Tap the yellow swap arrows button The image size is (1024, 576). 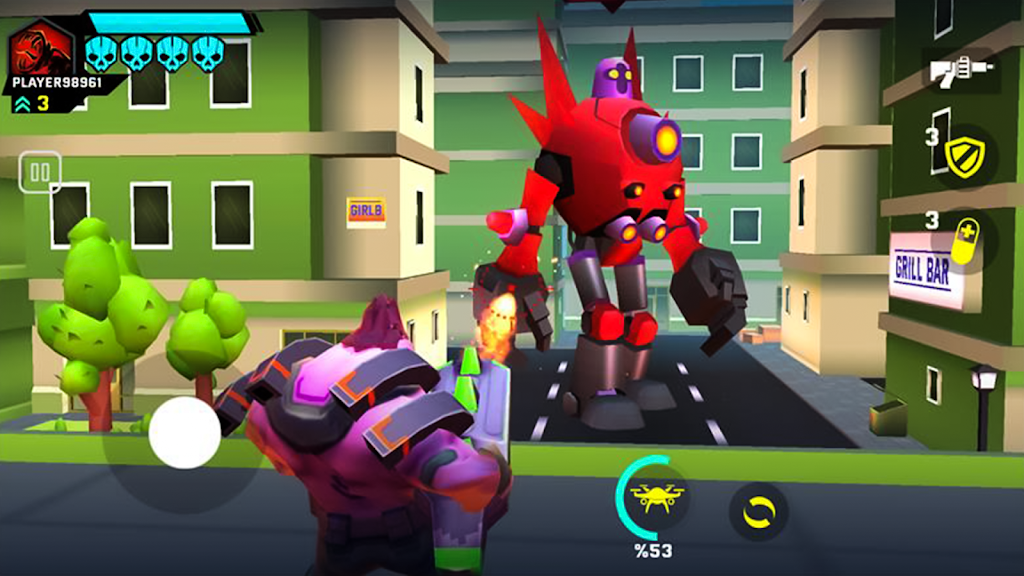coord(759,511)
